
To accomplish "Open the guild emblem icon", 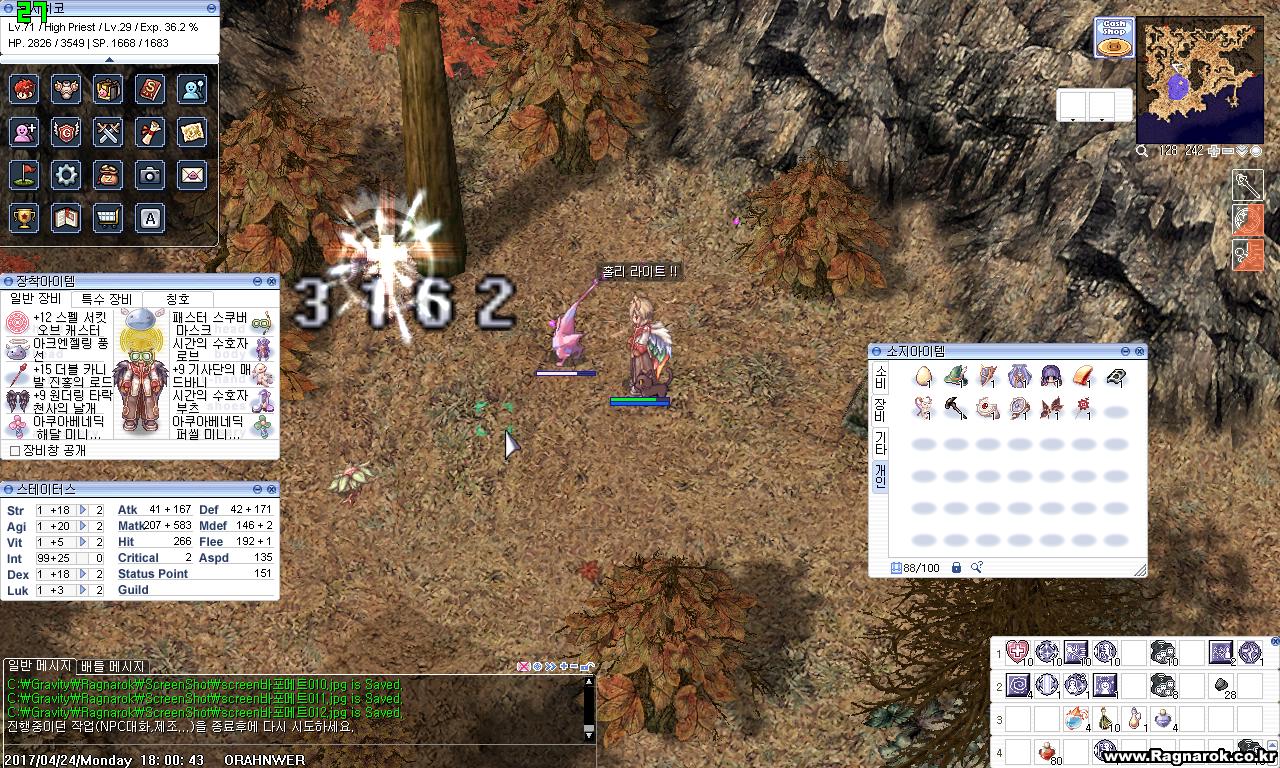I will [x=66, y=131].
